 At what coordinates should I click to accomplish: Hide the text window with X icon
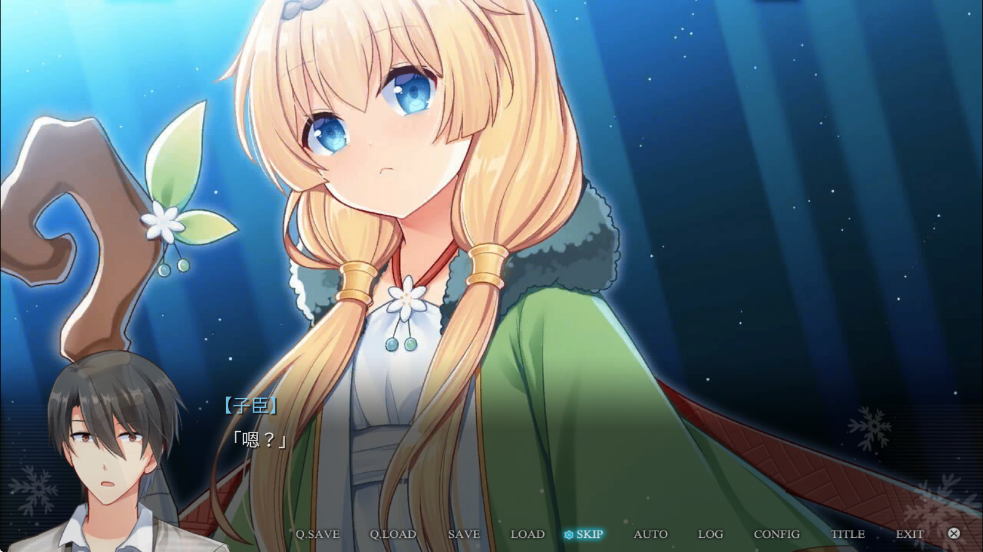point(954,534)
